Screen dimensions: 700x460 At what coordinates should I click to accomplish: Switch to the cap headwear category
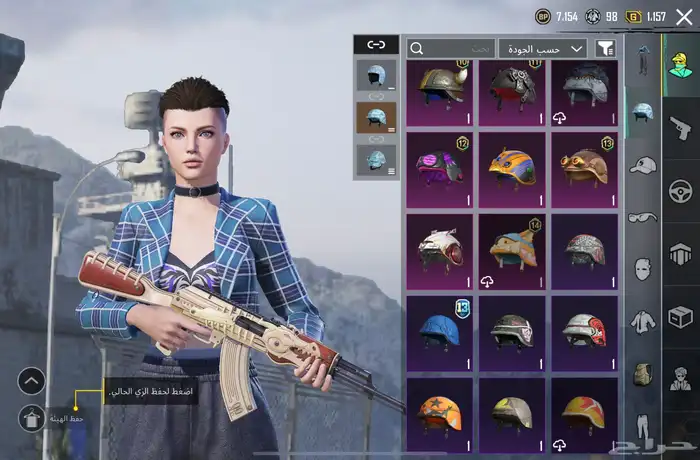click(x=642, y=164)
